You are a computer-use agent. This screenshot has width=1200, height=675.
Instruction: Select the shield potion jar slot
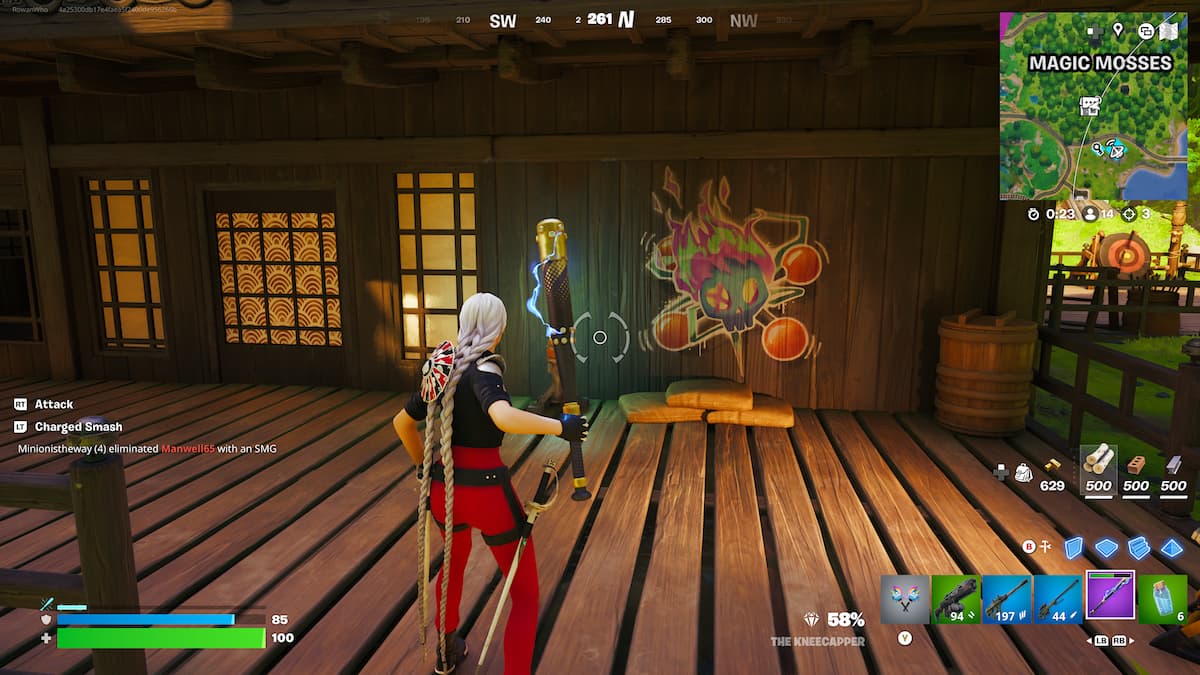click(x=1162, y=599)
